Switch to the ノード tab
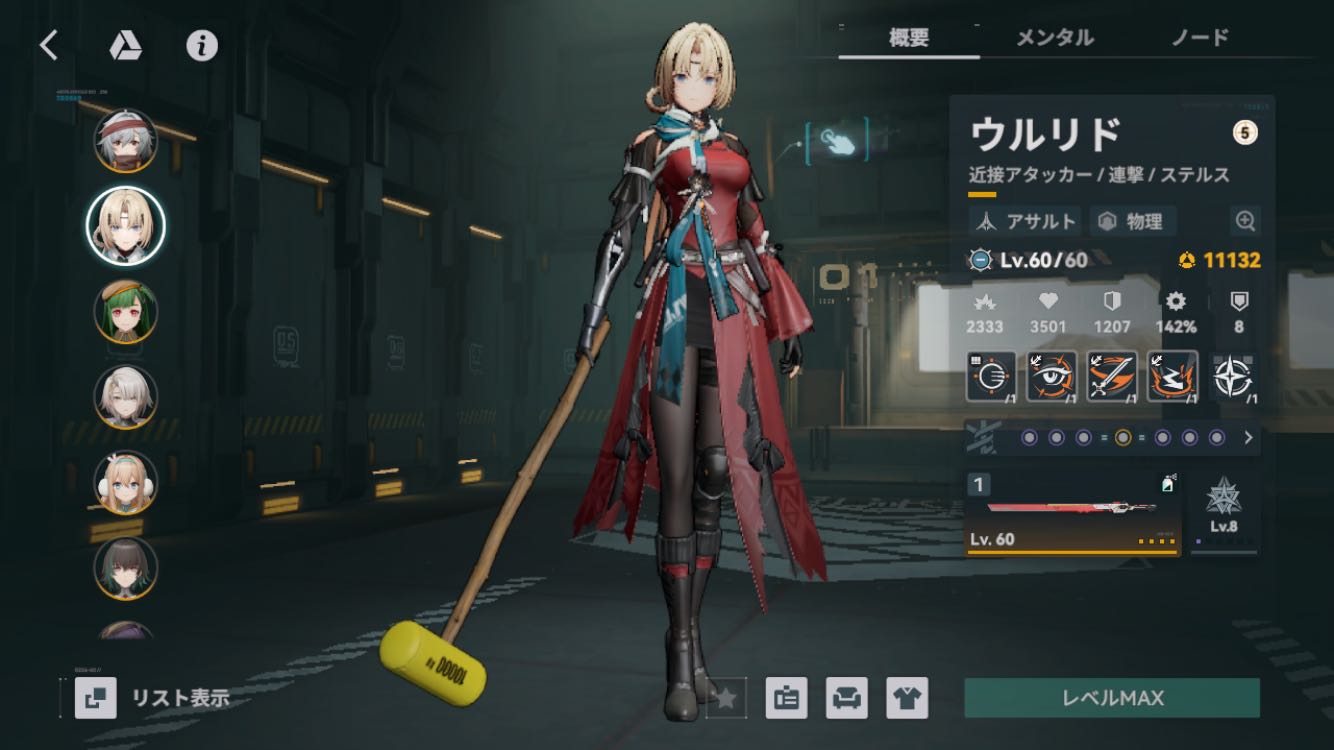The height and width of the screenshot is (750, 1334). [1199, 38]
